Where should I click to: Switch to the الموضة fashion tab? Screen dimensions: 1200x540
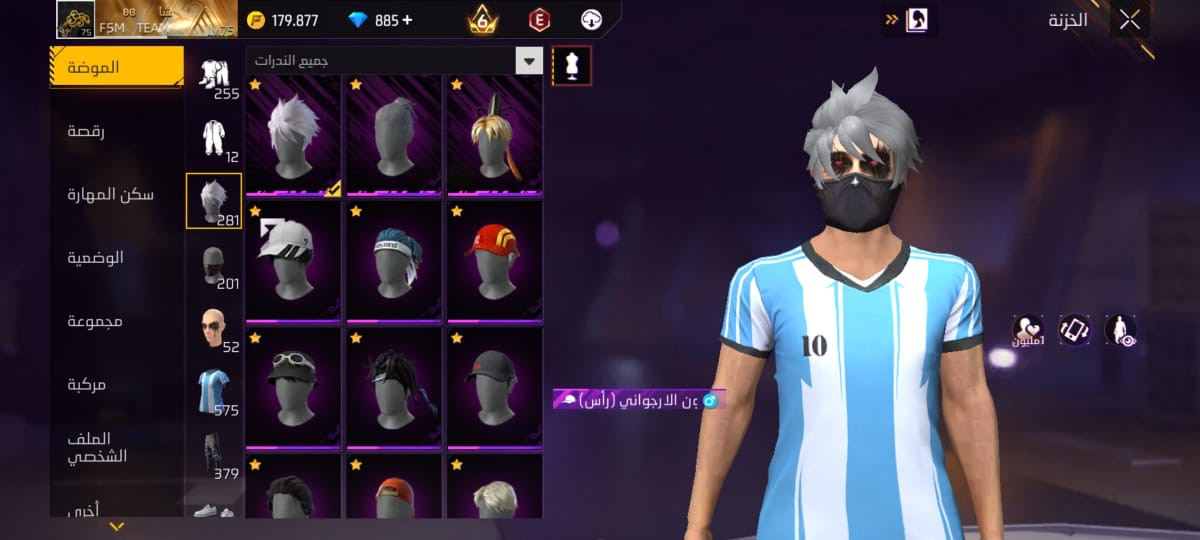pyautogui.click(x=116, y=67)
